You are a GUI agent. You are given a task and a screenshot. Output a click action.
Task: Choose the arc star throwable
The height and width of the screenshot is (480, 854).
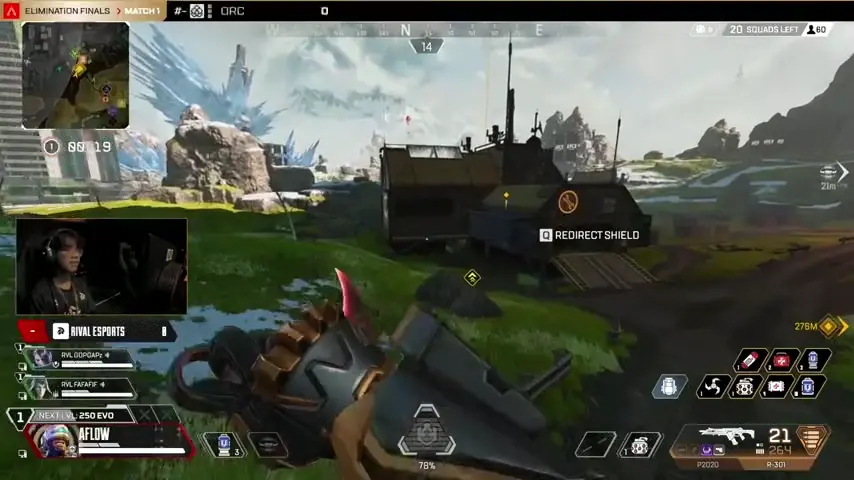[715, 387]
